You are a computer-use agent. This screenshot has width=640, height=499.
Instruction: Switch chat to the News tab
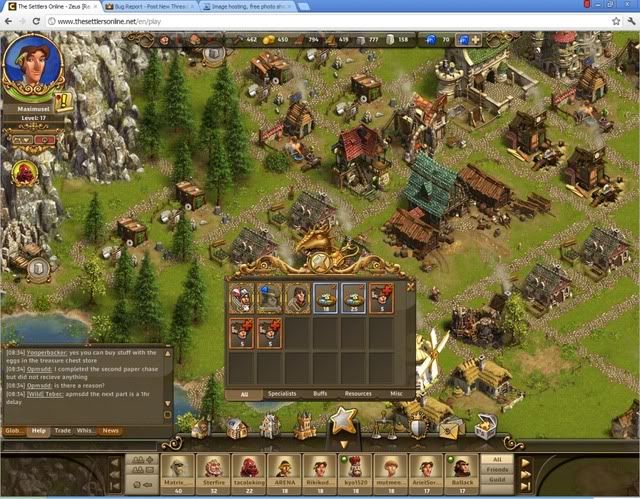(x=110, y=431)
